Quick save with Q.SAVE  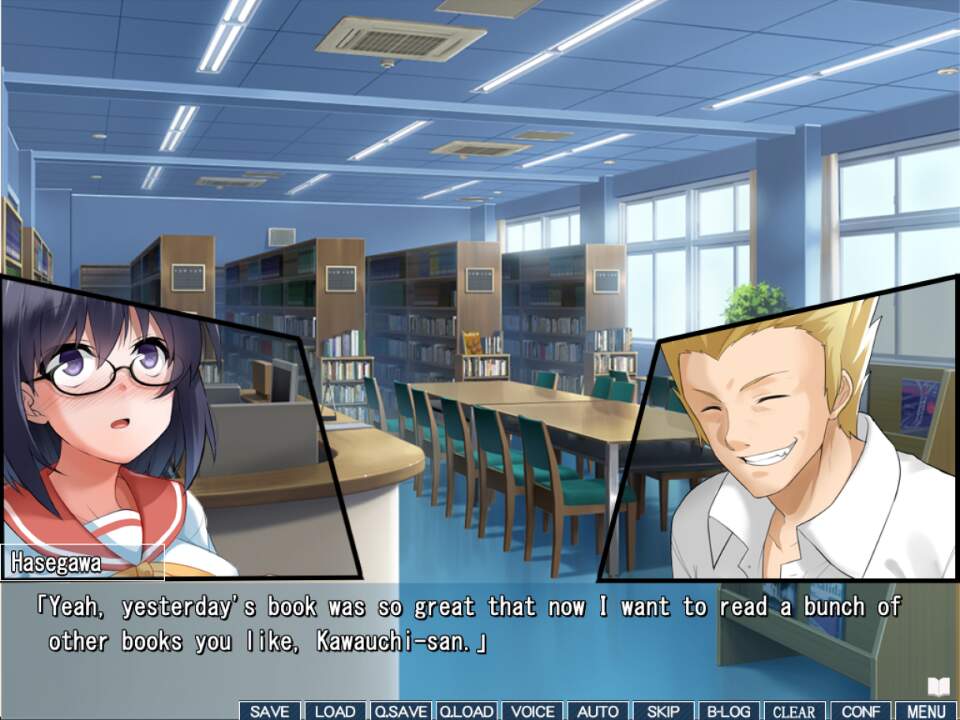tap(400, 711)
